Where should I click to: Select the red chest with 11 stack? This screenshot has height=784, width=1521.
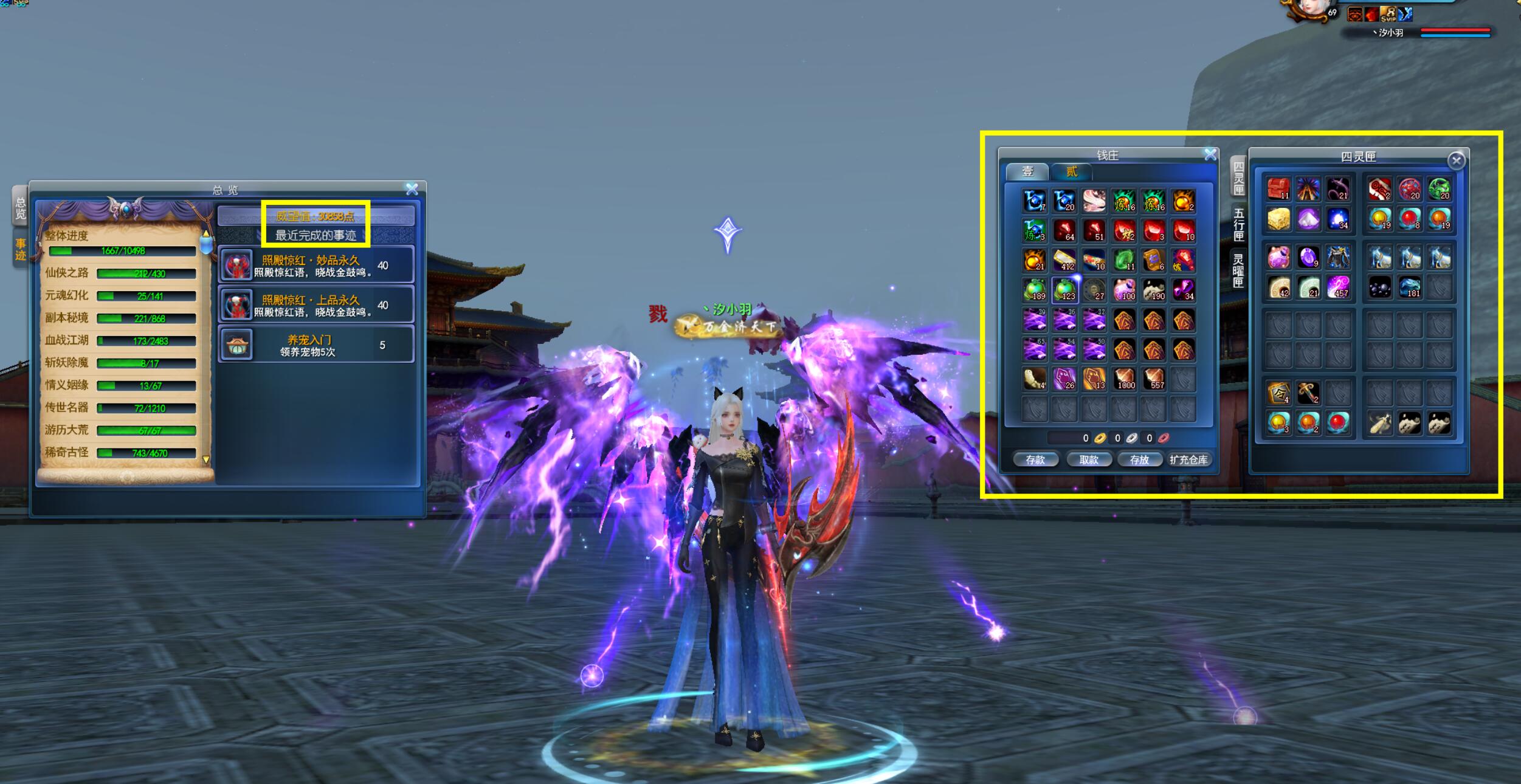(x=1278, y=189)
